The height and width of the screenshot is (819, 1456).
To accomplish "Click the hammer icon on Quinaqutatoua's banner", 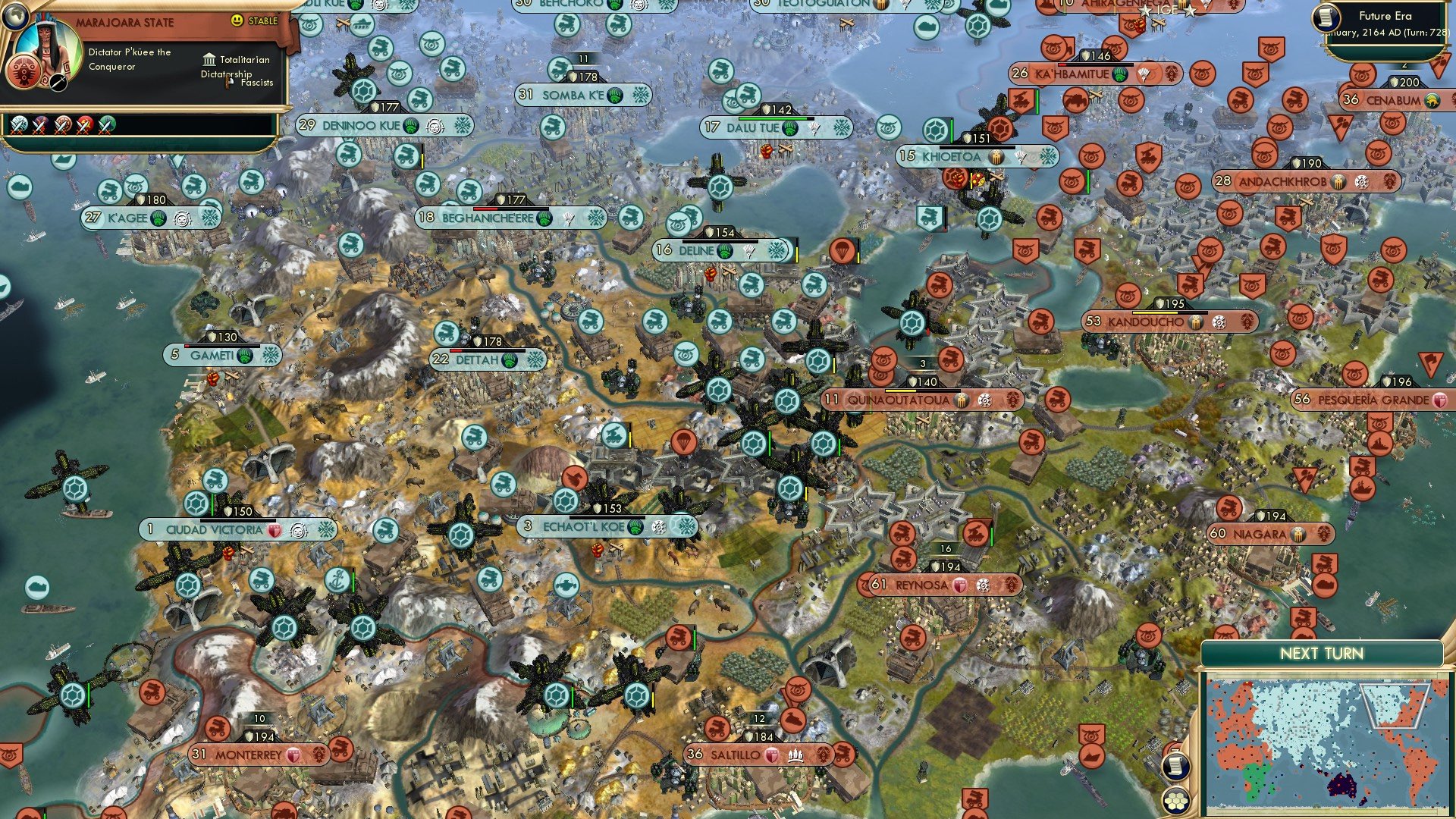I will (x=961, y=398).
